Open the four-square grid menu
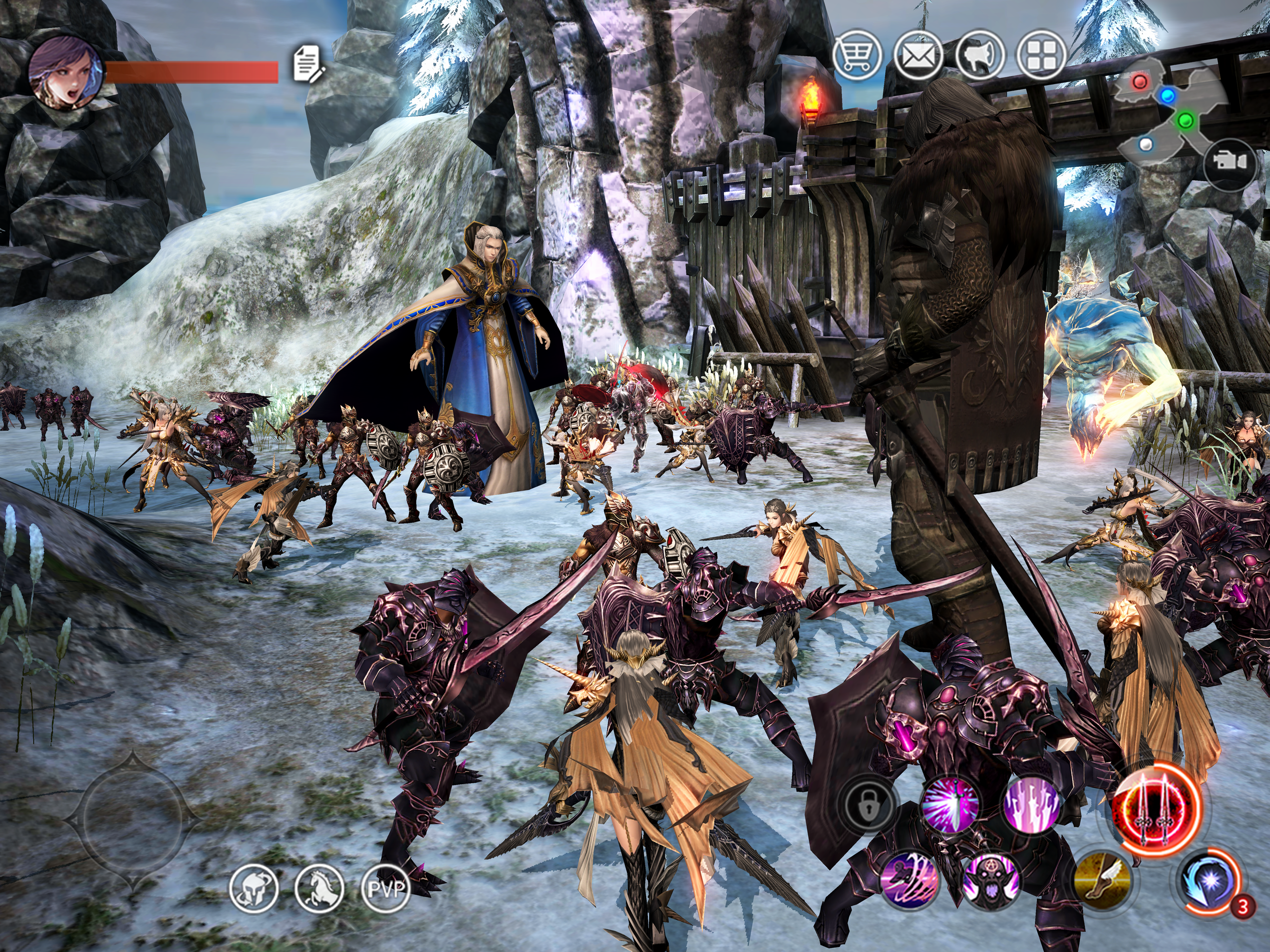 pyautogui.click(x=1041, y=55)
